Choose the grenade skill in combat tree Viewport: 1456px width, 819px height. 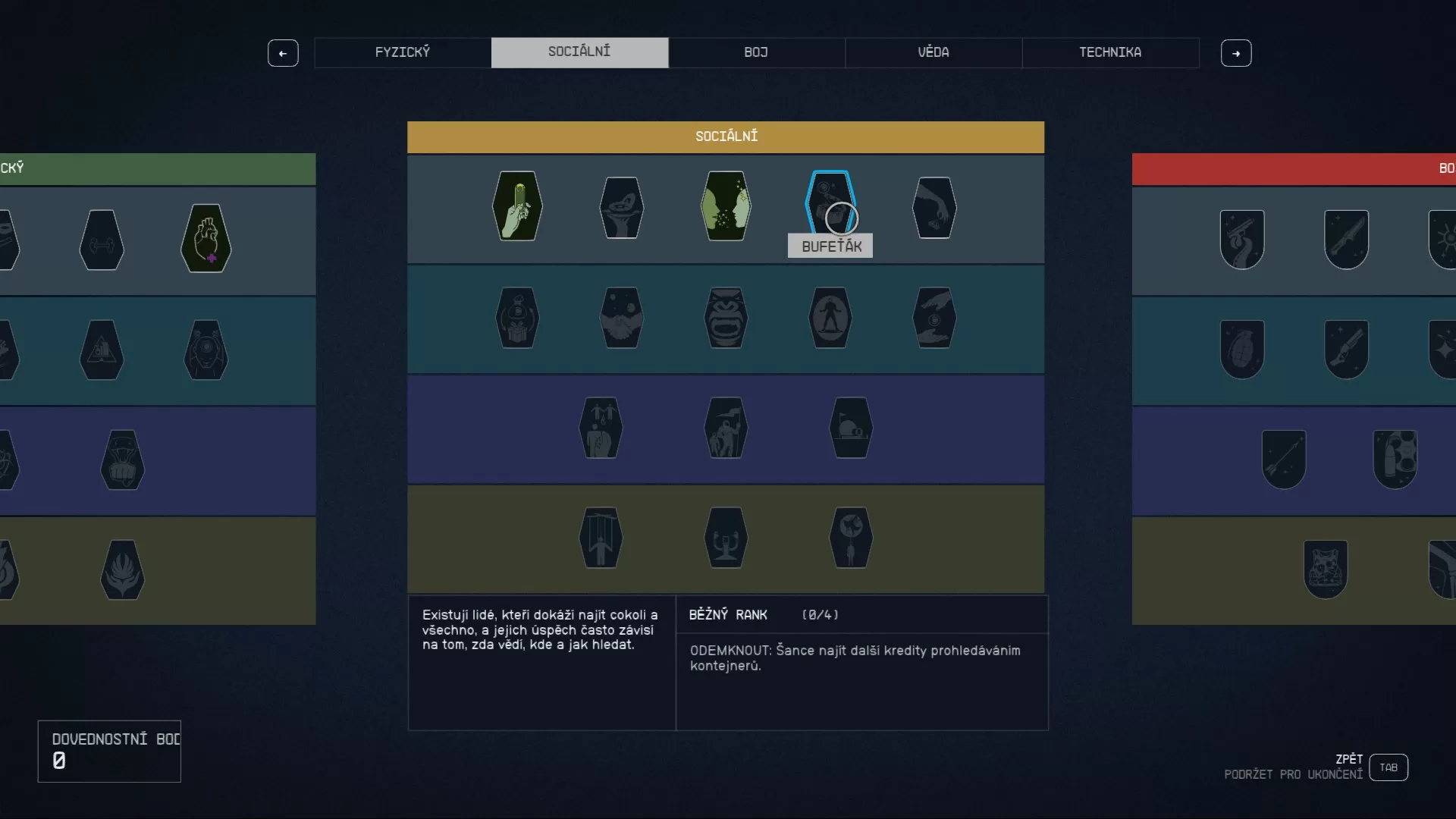coord(1242,350)
